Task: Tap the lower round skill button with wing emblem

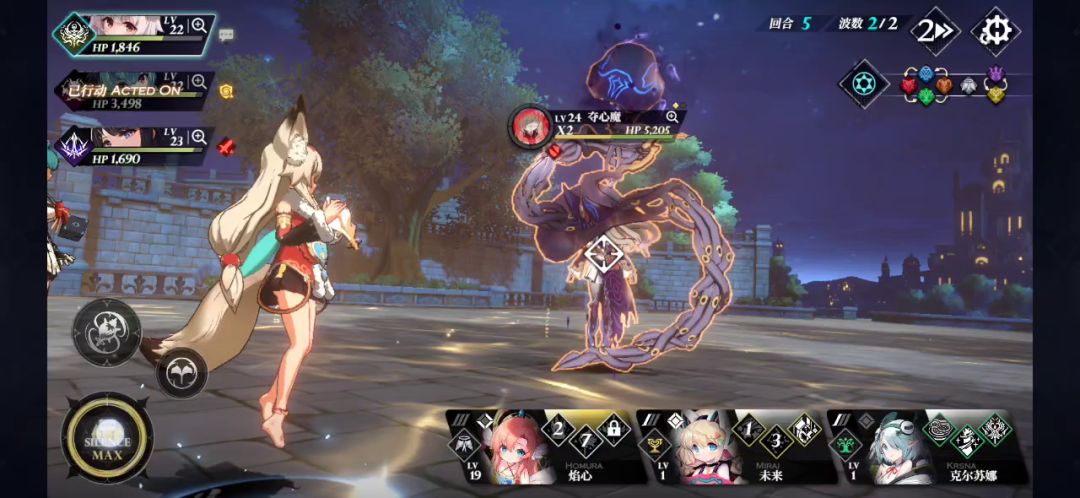Action: [181, 373]
